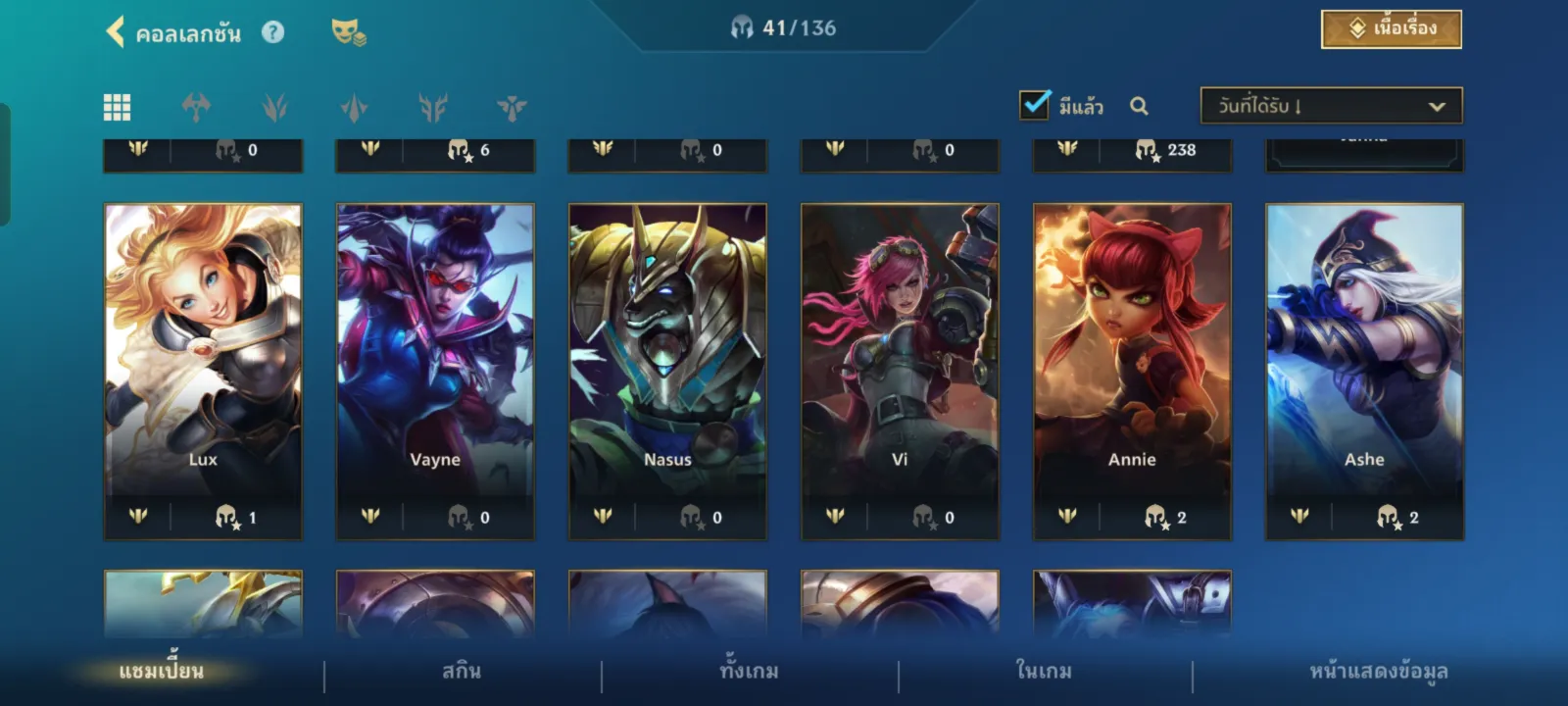Image resolution: width=1568 pixels, height=706 pixels.
Task: Expand the วันที่ได้รับ sort dropdown
Action: point(1331,106)
